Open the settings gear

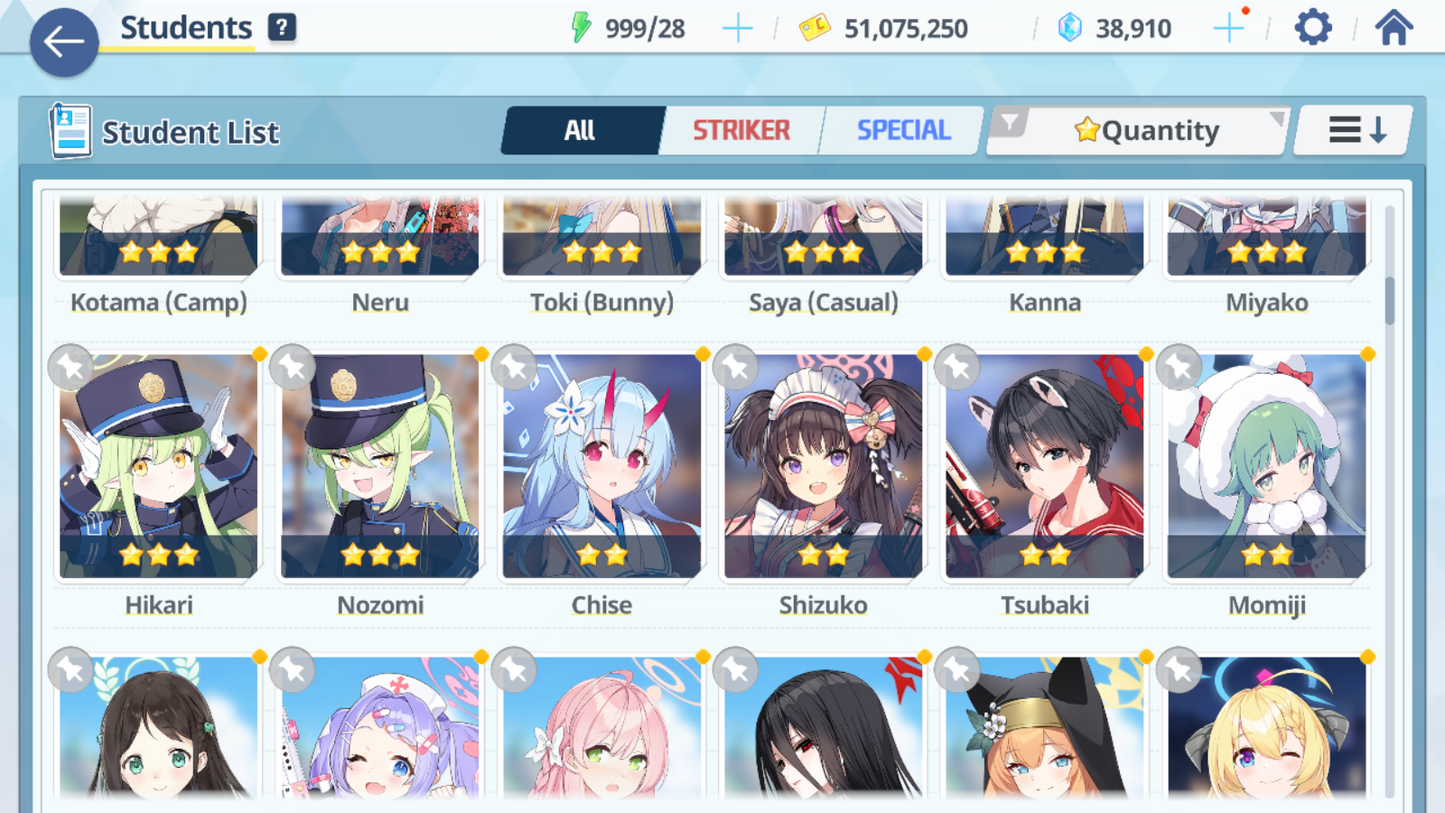pyautogui.click(x=1312, y=28)
